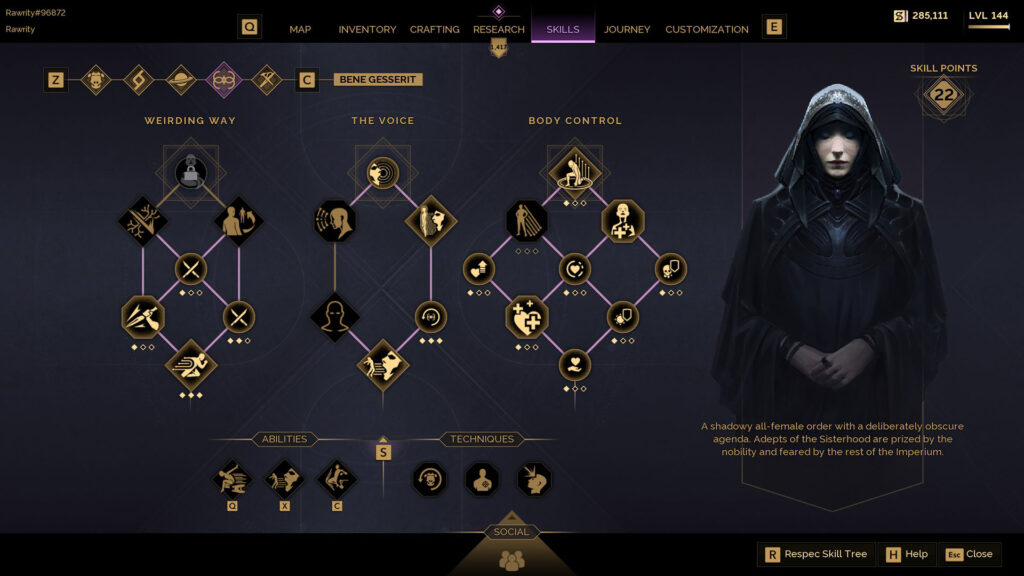This screenshot has width=1024, height=576.
Task: Select the top Weirding Way skill node
Action: tap(191, 172)
